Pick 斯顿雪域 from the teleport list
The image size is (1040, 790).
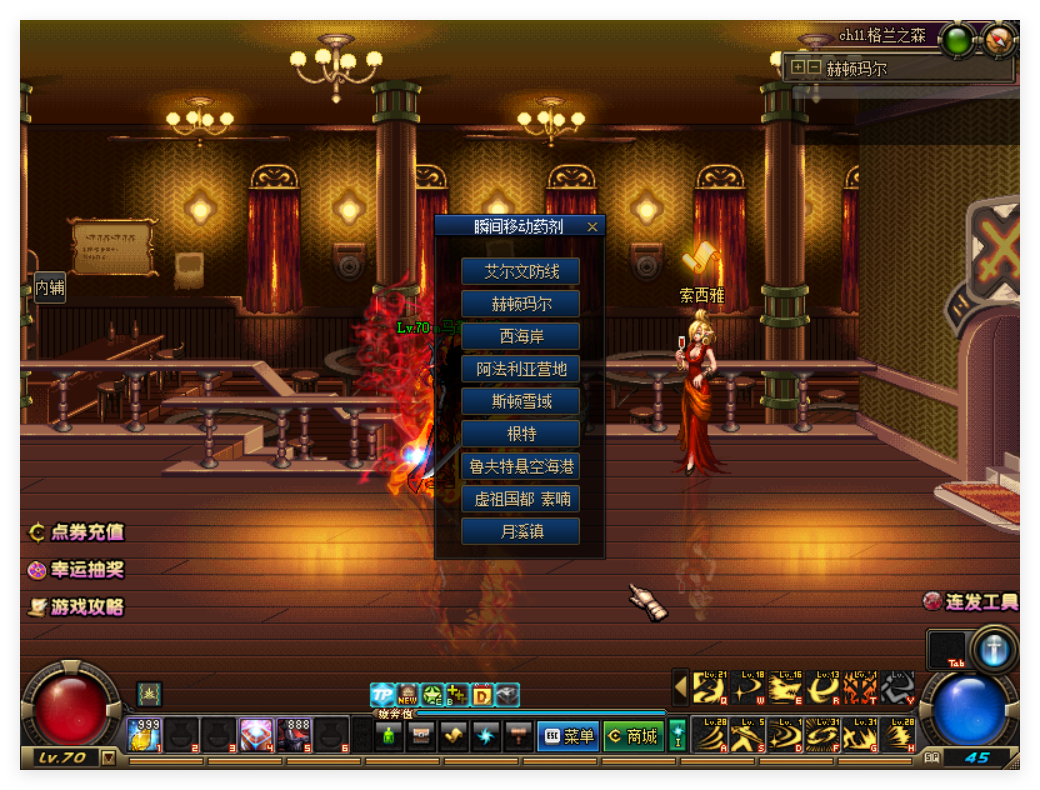520,401
